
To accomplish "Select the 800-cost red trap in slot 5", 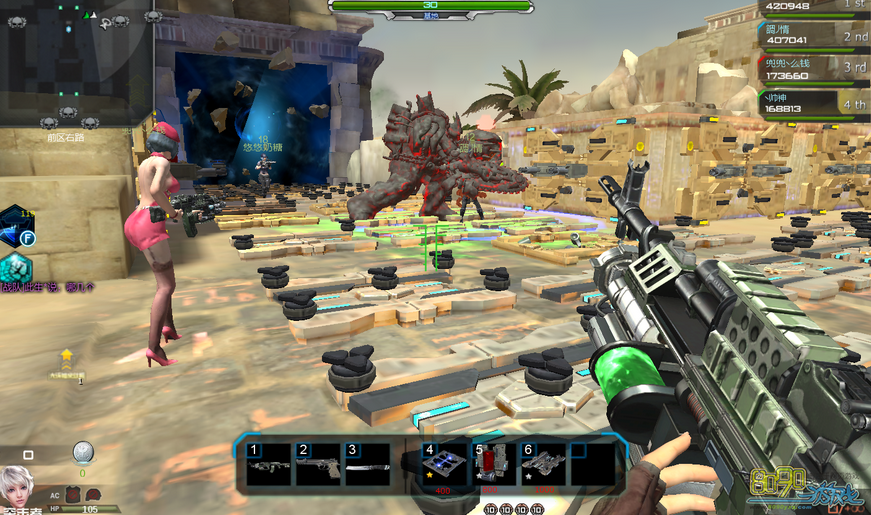I will (x=492, y=466).
